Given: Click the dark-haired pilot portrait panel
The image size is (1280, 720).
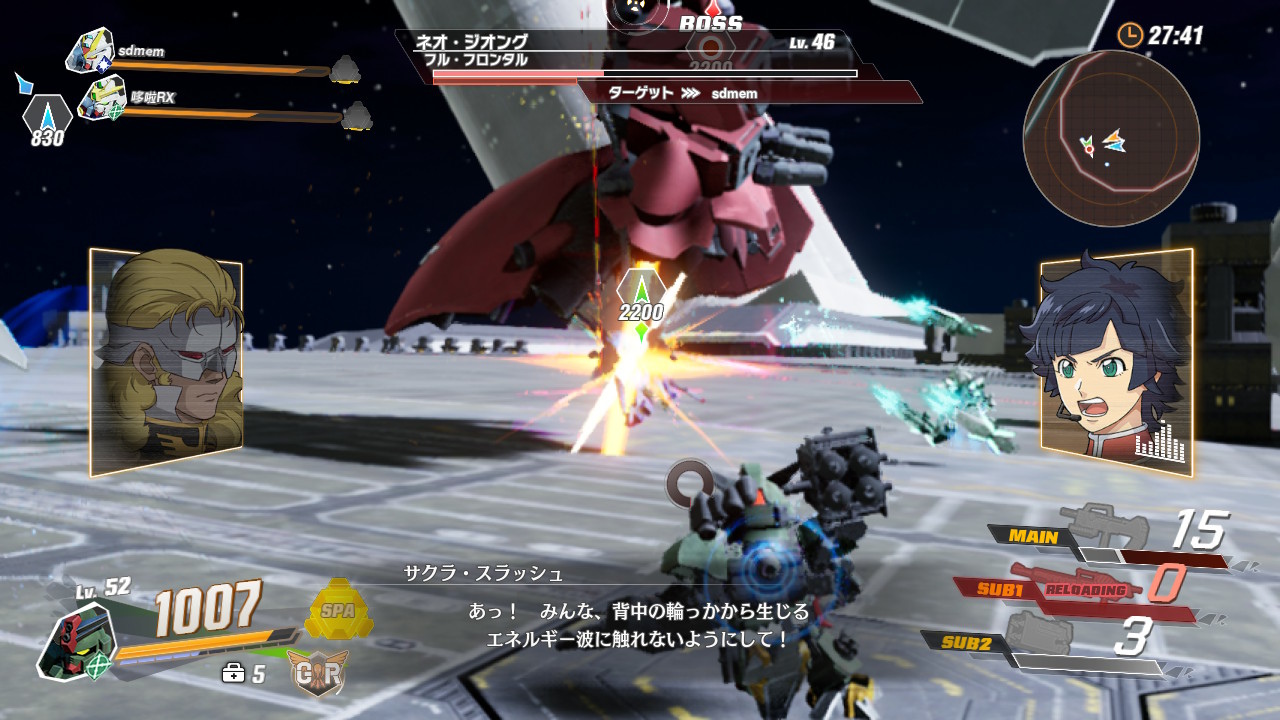Looking at the screenshot, I should [1116, 360].
